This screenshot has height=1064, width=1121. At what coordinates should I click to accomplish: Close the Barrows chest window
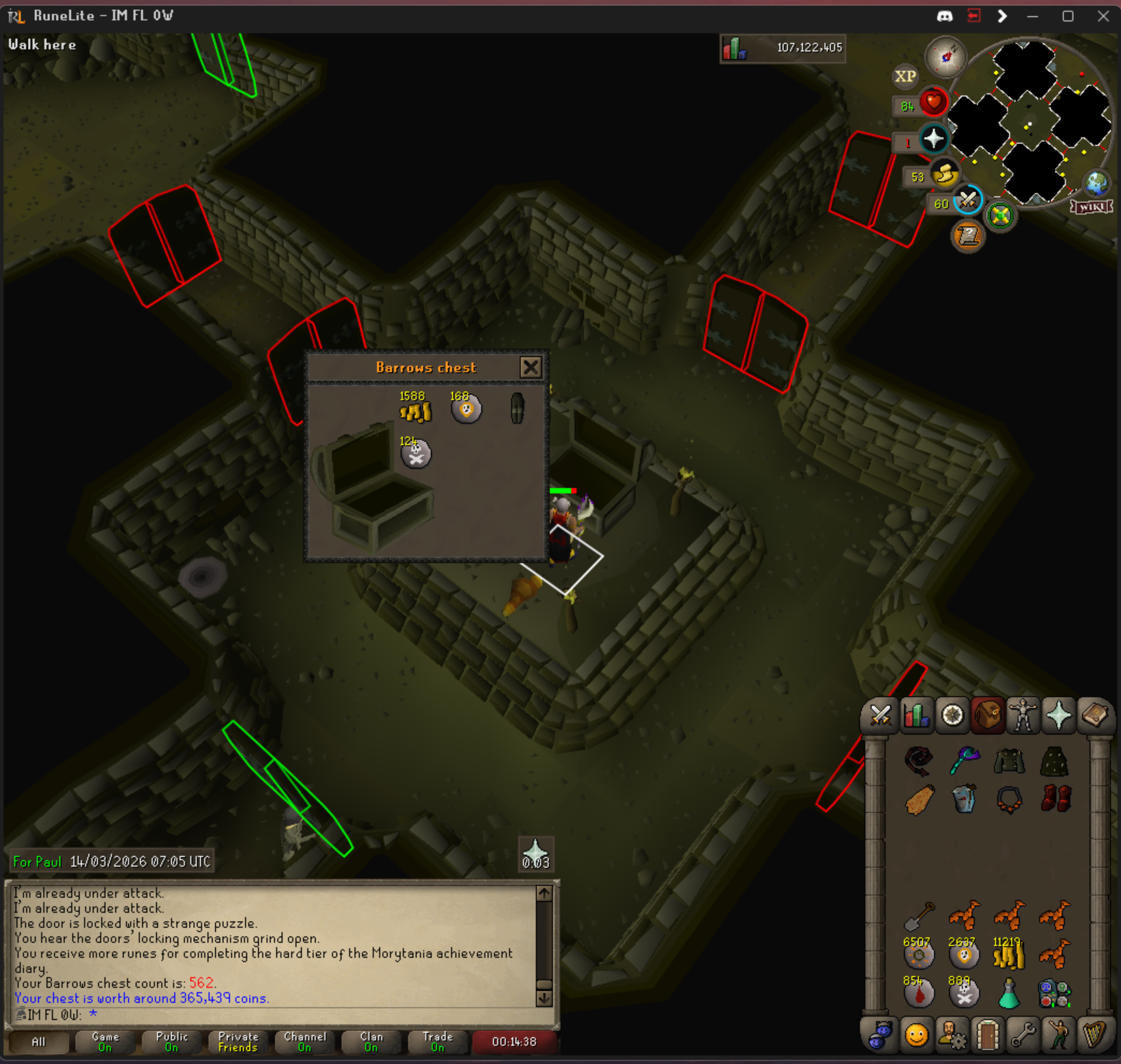pyautogui.click(x=530, y=368)
